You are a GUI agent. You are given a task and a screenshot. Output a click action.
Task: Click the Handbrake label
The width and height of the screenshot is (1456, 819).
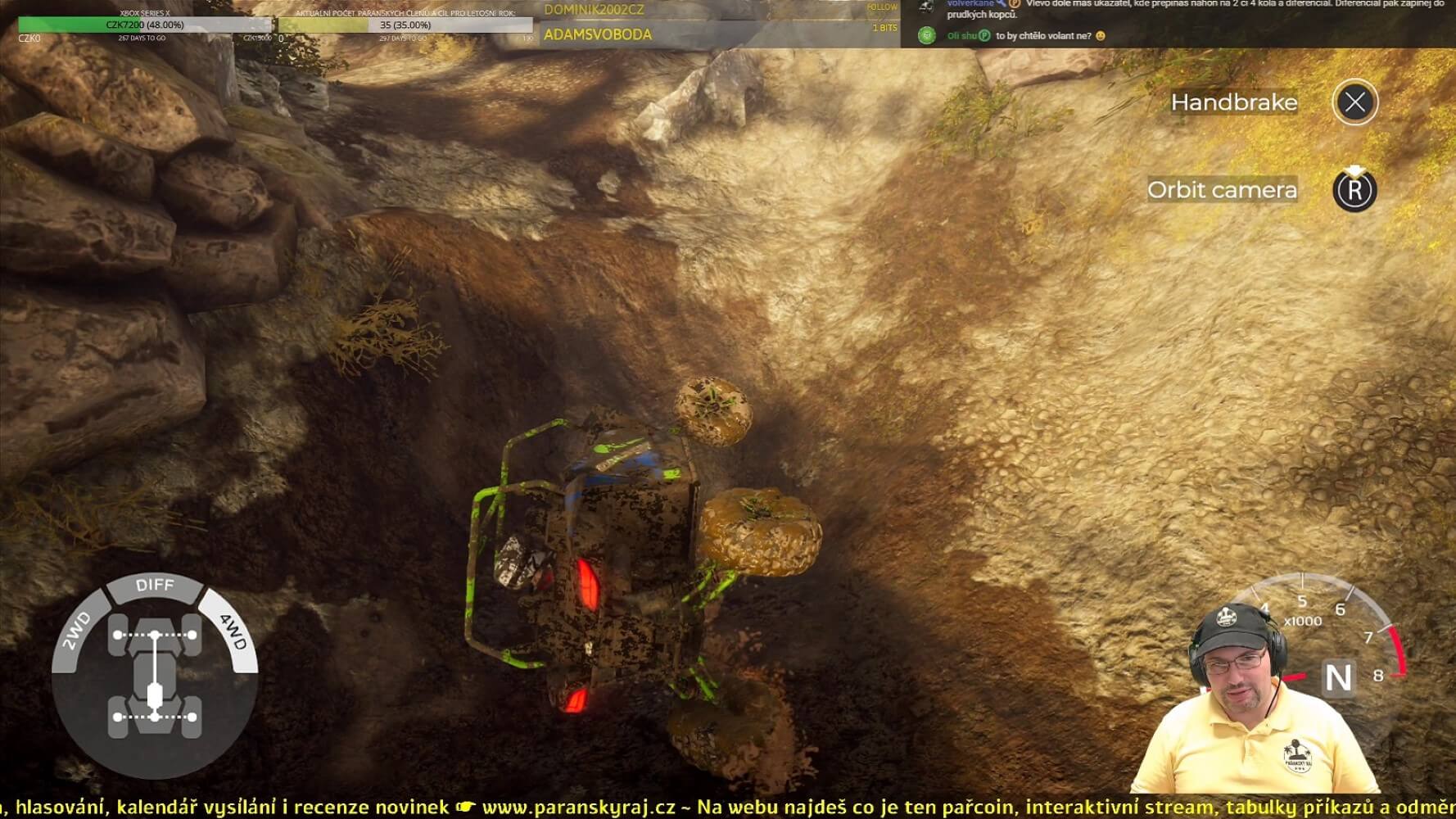pos(1233,102)
